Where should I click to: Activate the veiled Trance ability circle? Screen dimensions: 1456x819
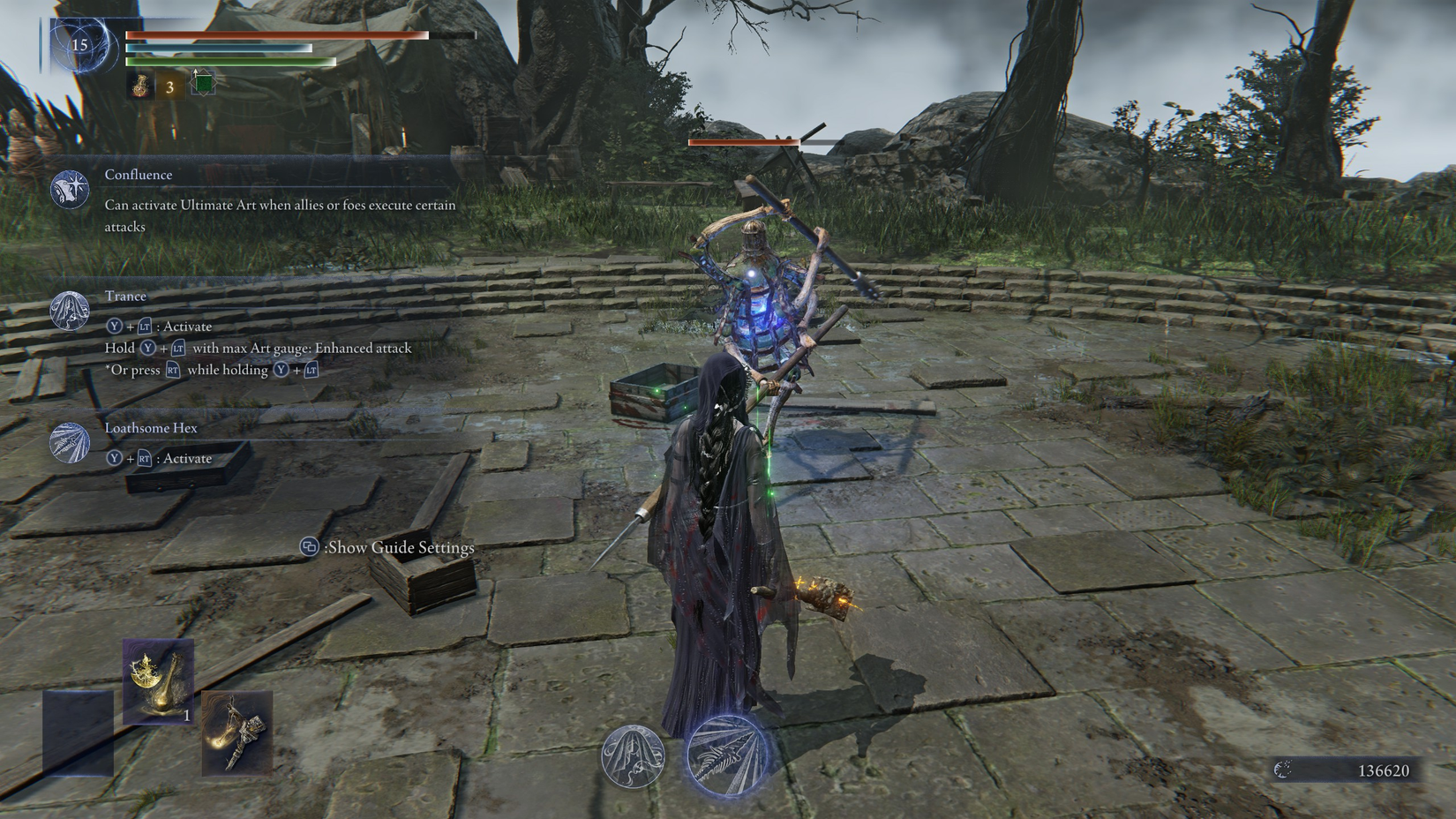pyautogui.click(x=634, y=758)
